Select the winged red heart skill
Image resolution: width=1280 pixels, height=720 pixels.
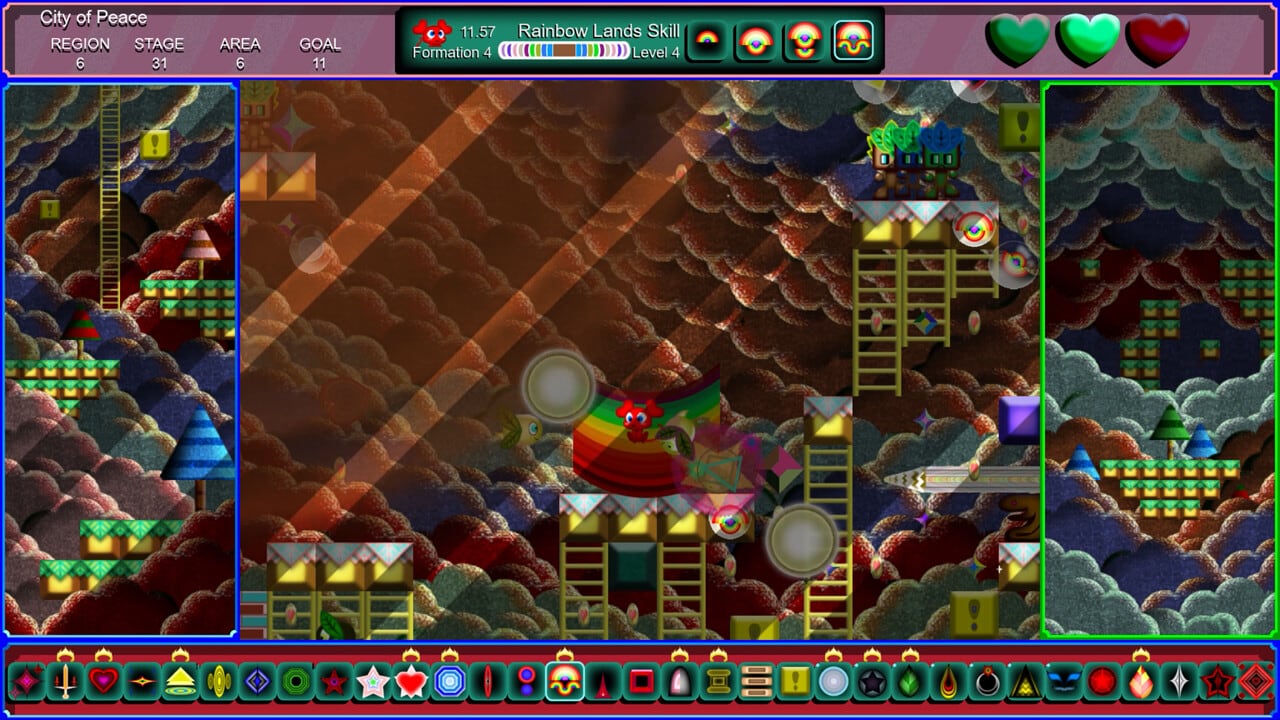(x=411, y=682)
